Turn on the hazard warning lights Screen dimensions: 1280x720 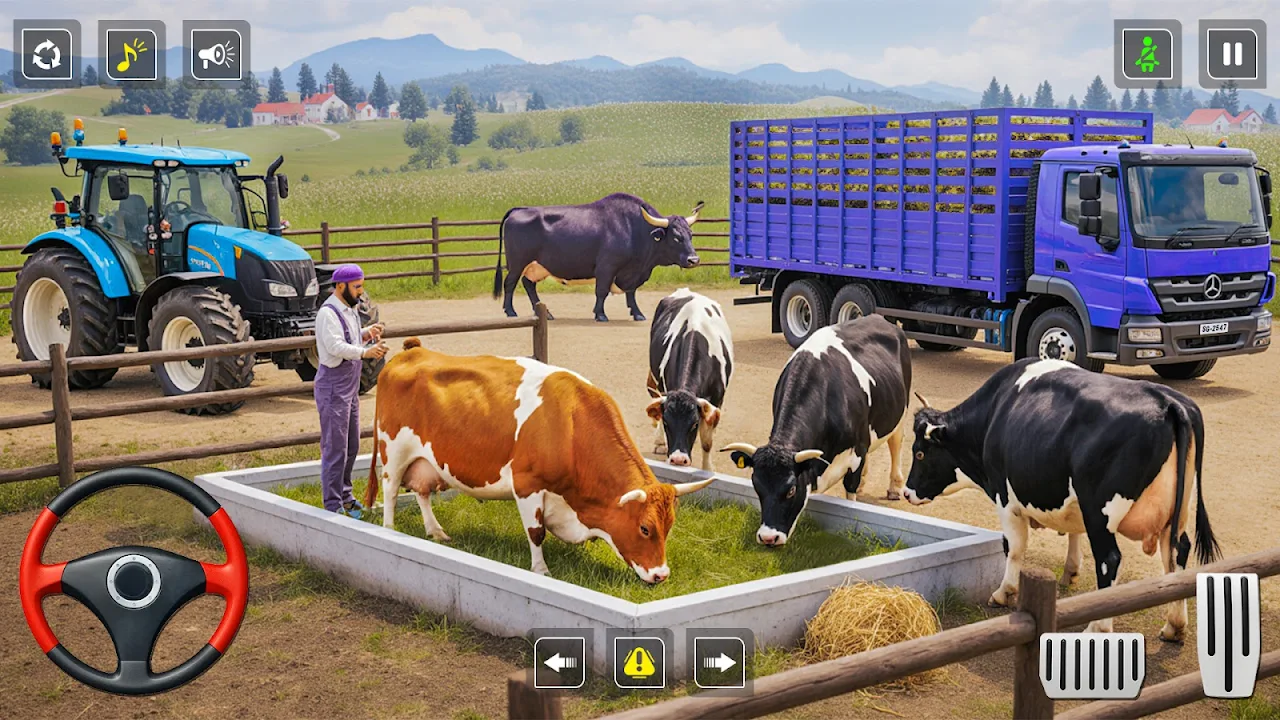coord(639,661)
